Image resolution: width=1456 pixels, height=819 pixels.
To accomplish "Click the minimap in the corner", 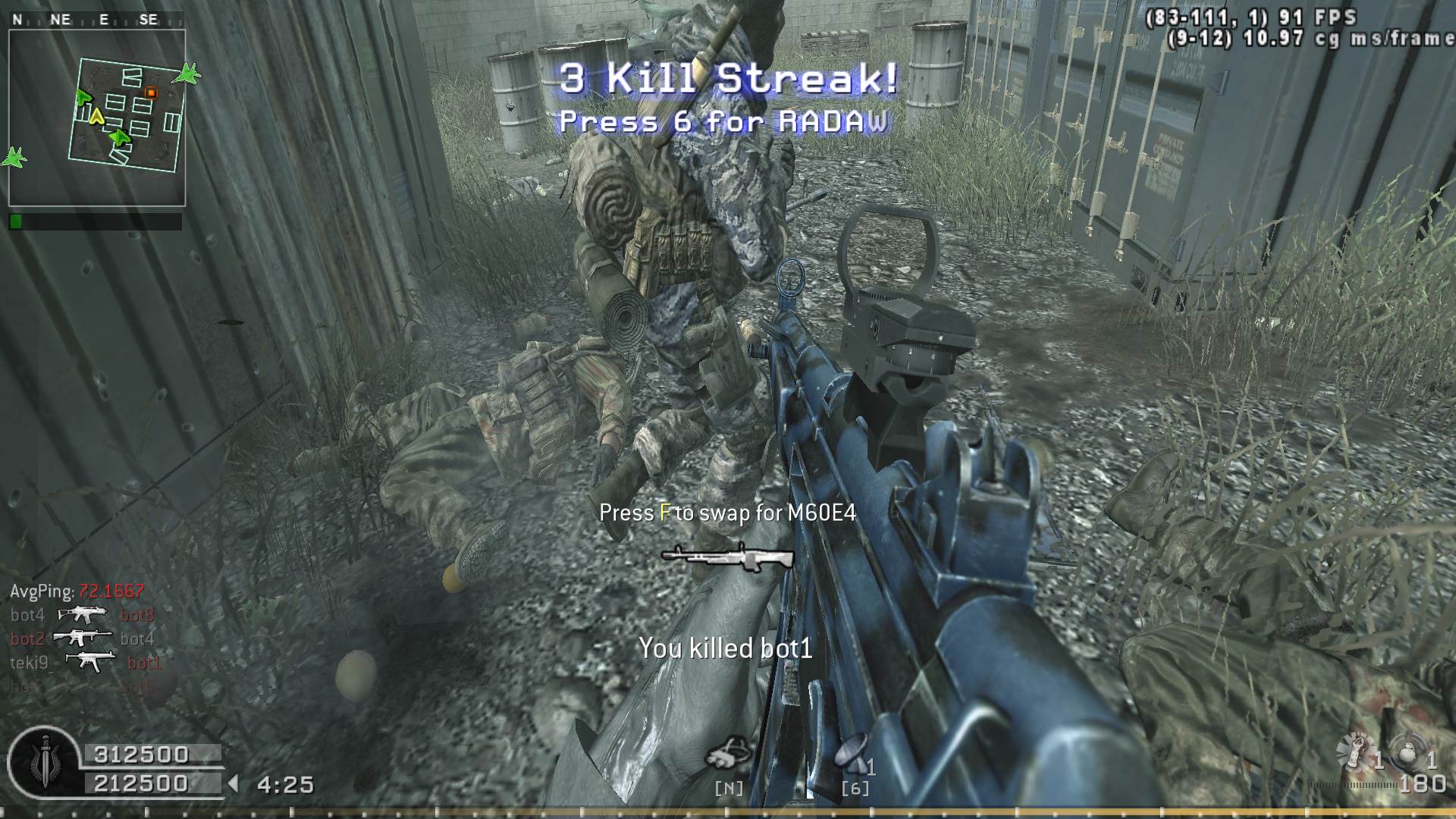I will tap(97, 118).
